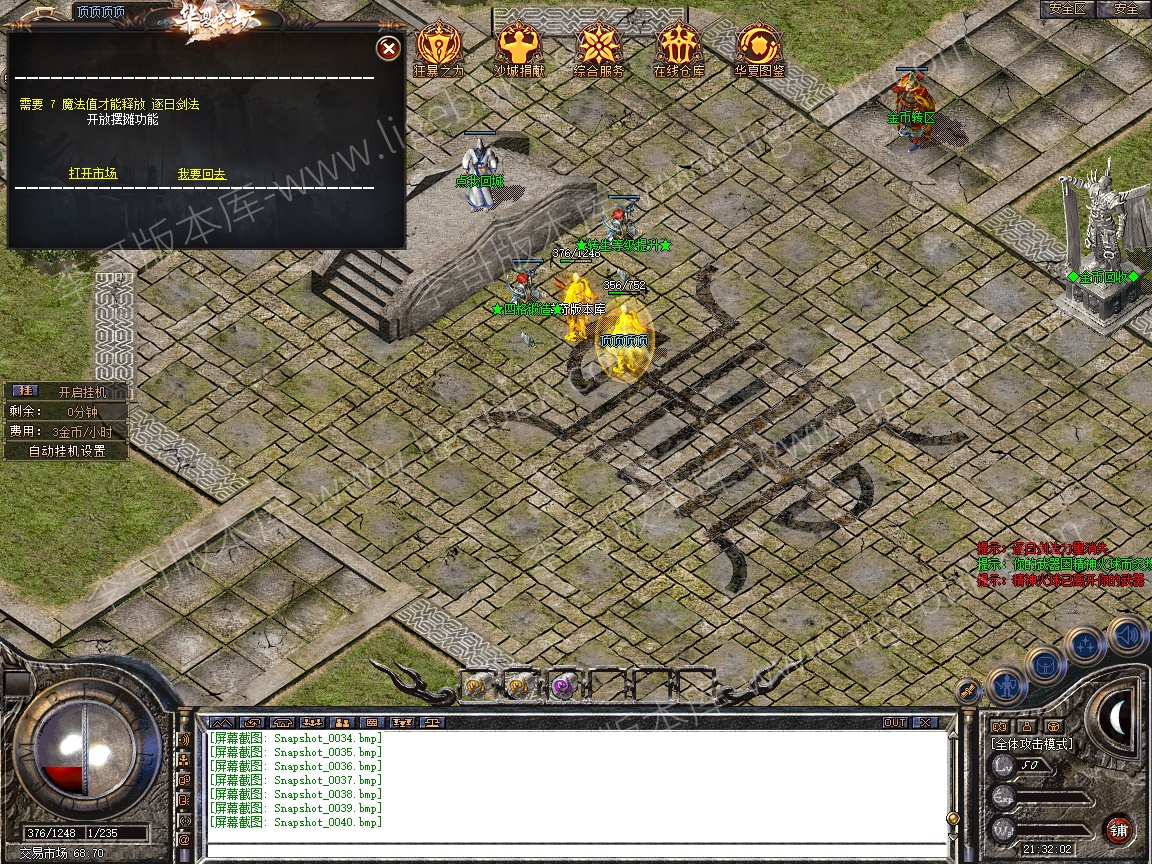The width and height of the screenshot is (1152, 864).
Task: Click the 安全区 button at top right
Action: click(x=1066, y=9)
